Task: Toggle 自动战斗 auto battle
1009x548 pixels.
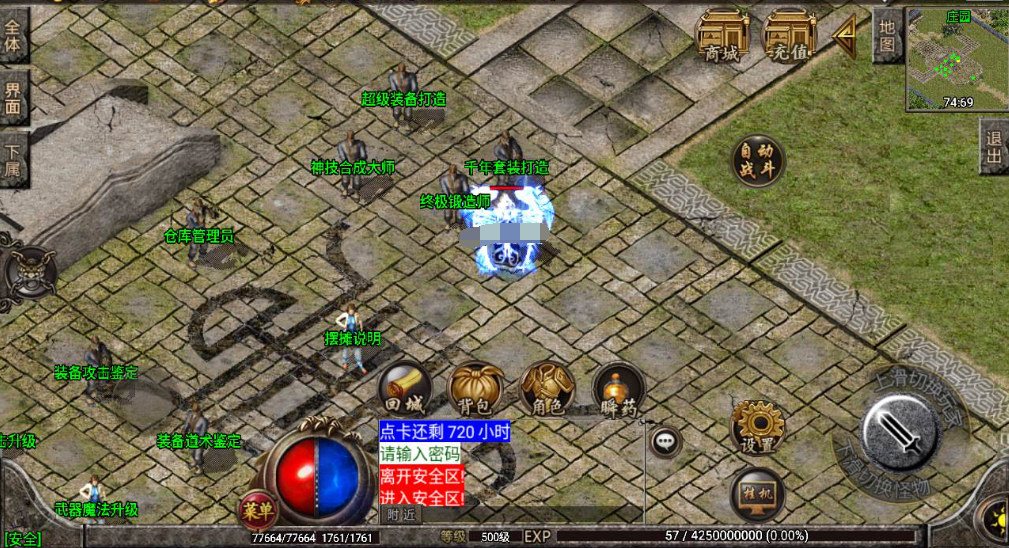Action: tap(757, 161)
